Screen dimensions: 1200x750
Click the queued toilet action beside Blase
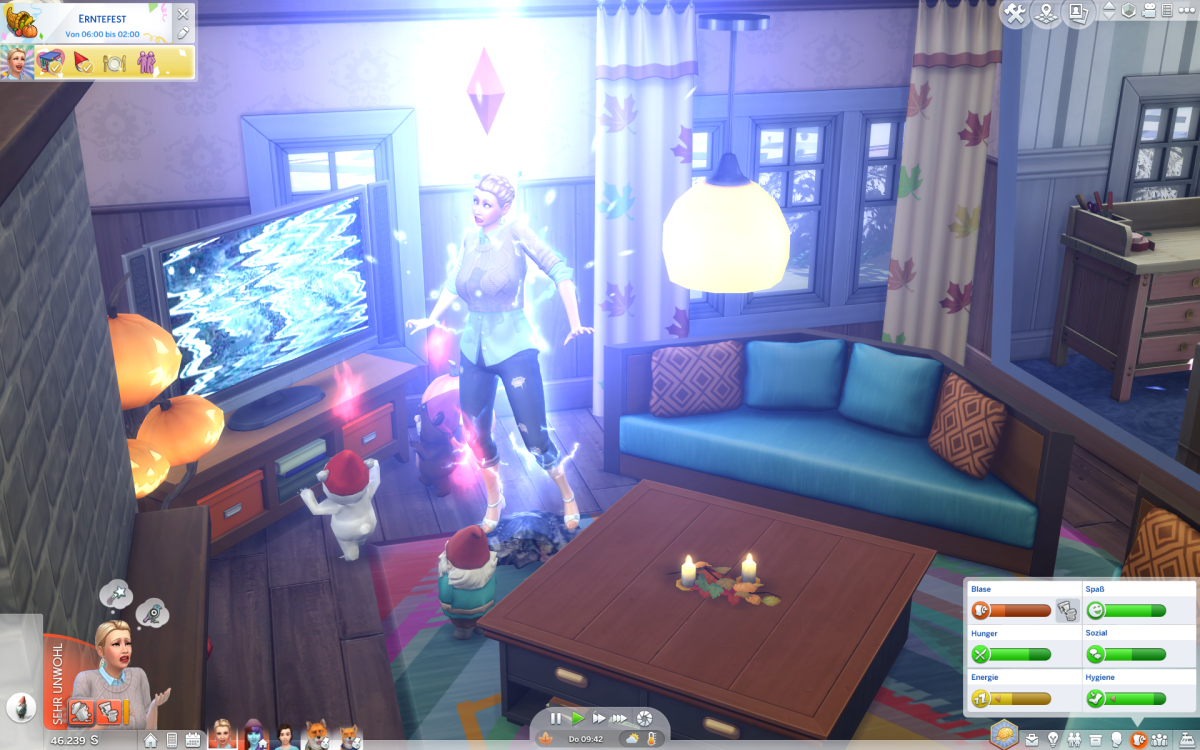pos(1067,610)
